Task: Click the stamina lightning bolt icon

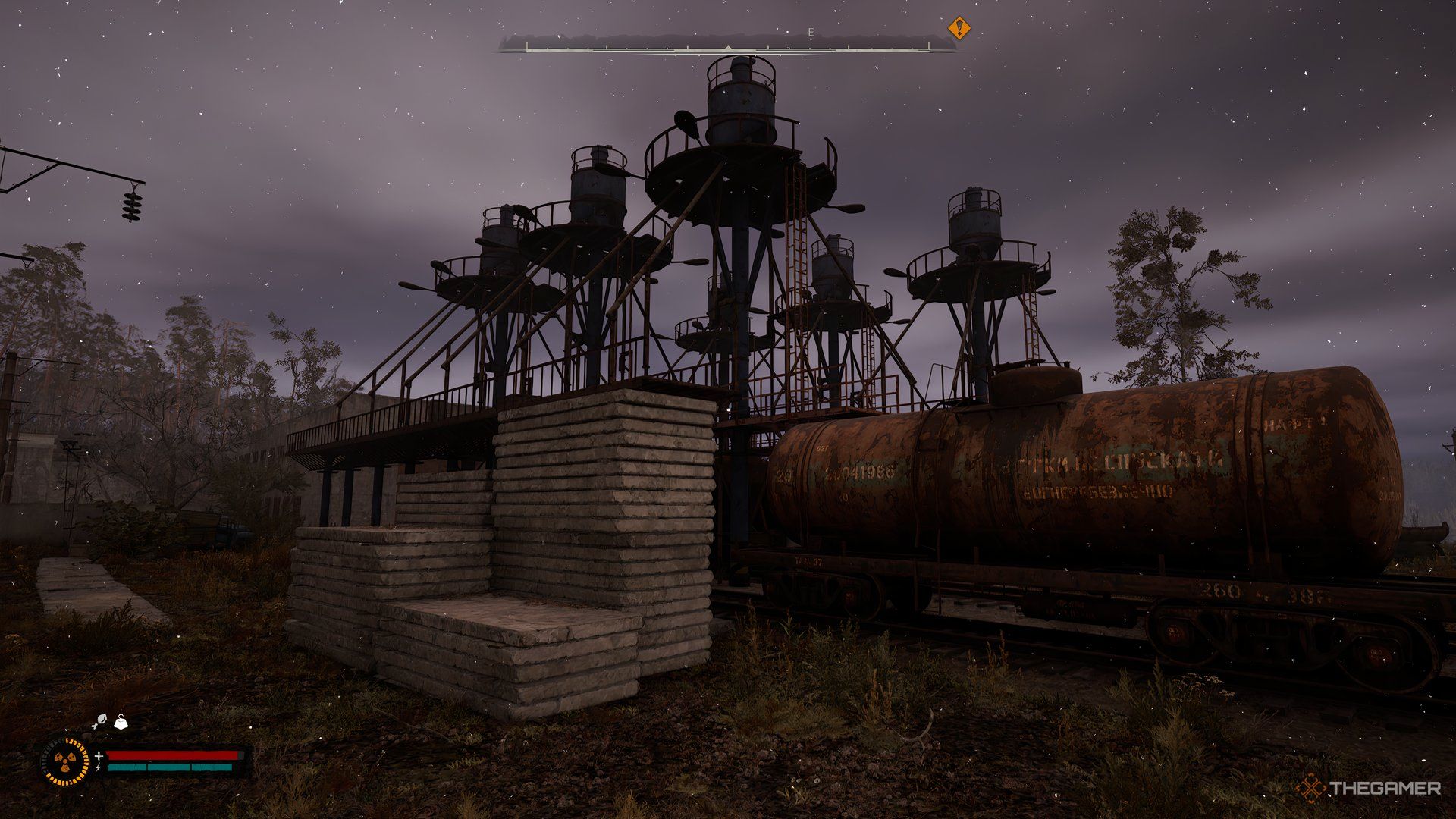Action: 99,767
